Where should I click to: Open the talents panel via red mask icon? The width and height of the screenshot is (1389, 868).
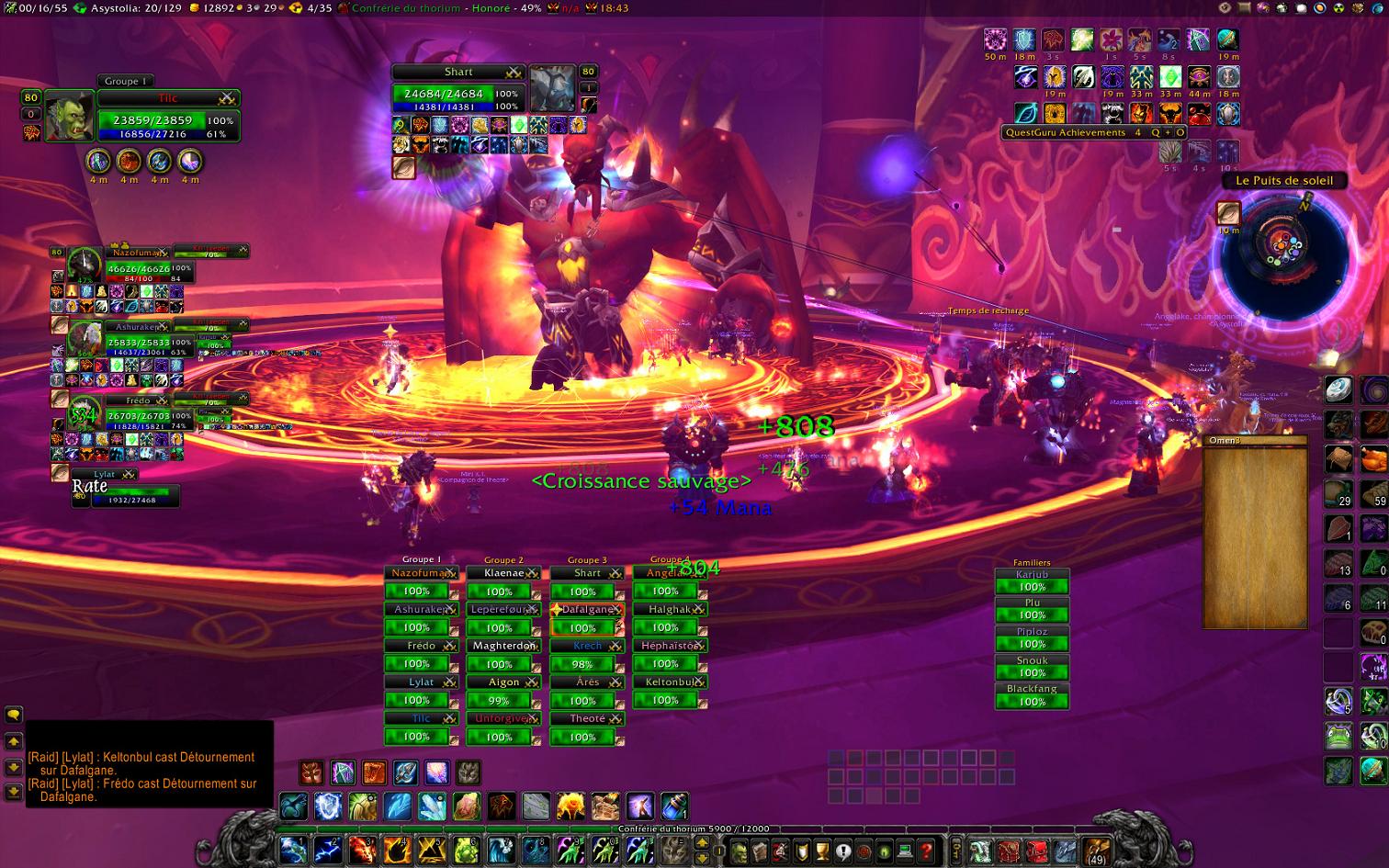coord(780,852)
